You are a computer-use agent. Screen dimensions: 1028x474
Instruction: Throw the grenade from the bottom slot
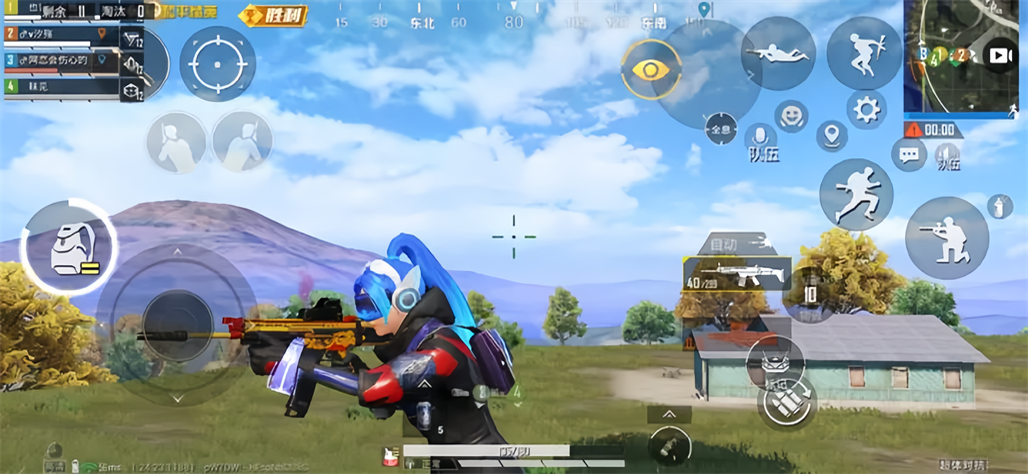(668, 443)
